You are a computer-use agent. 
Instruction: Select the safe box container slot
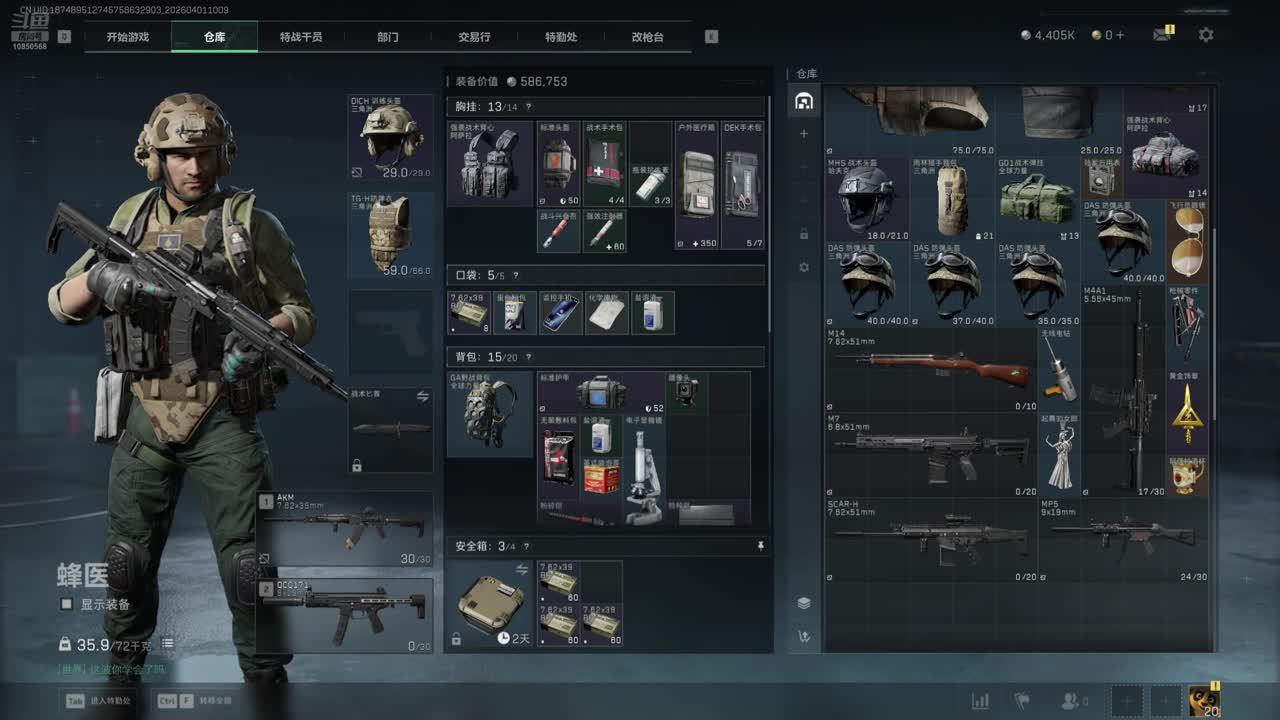click(x=490, y=603)
